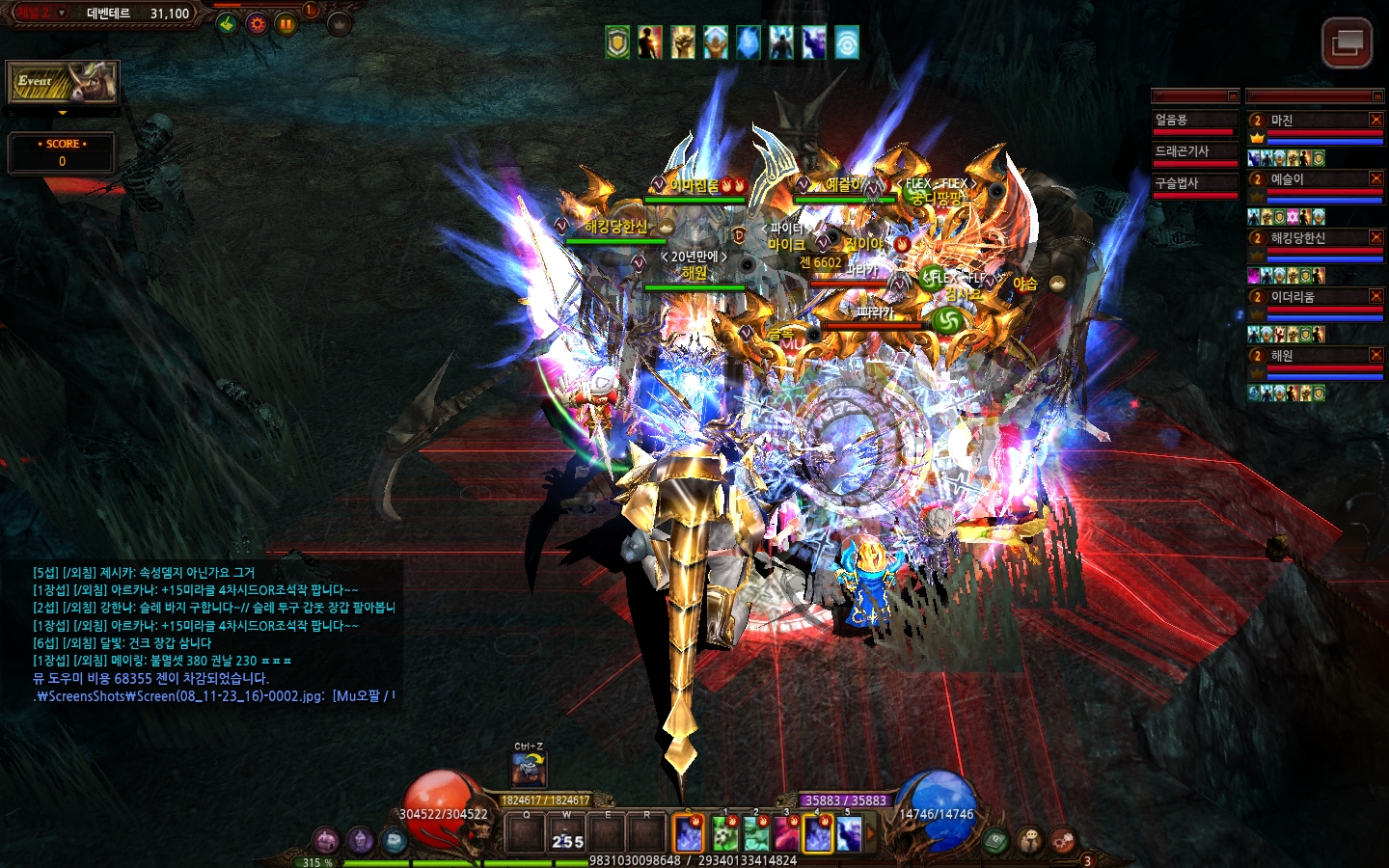Click the green broom icon

pos(227,24)
